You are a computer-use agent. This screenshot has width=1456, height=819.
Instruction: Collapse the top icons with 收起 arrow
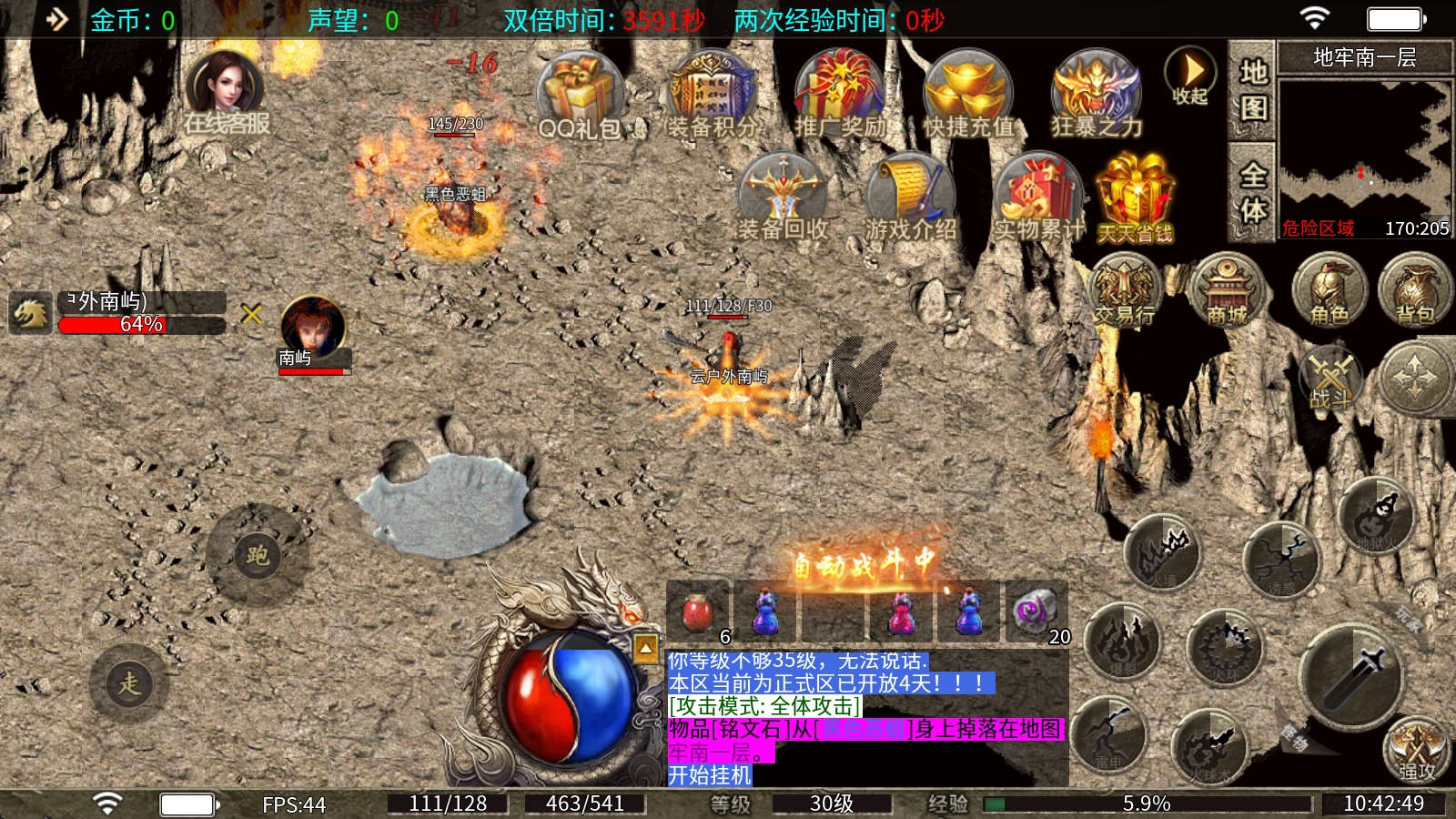pos(1190,75)
